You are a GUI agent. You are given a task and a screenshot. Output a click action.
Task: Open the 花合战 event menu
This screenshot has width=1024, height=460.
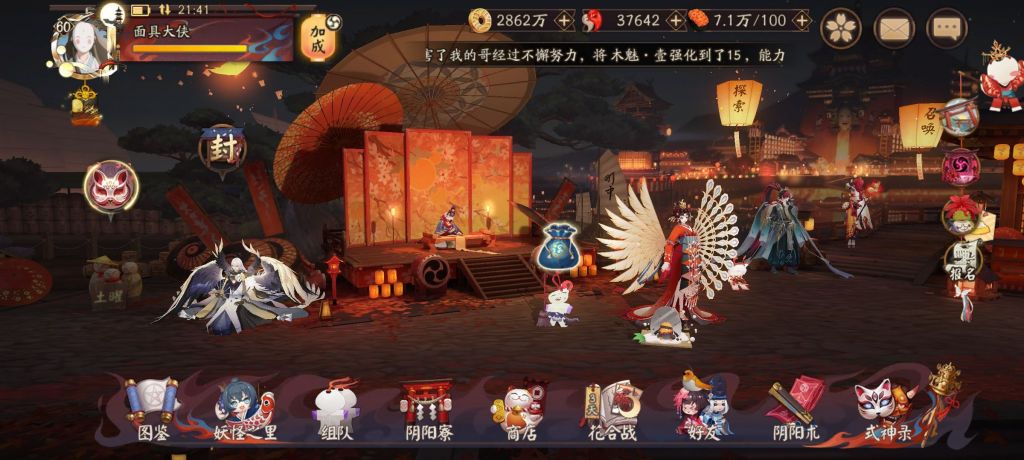[612, 410]
